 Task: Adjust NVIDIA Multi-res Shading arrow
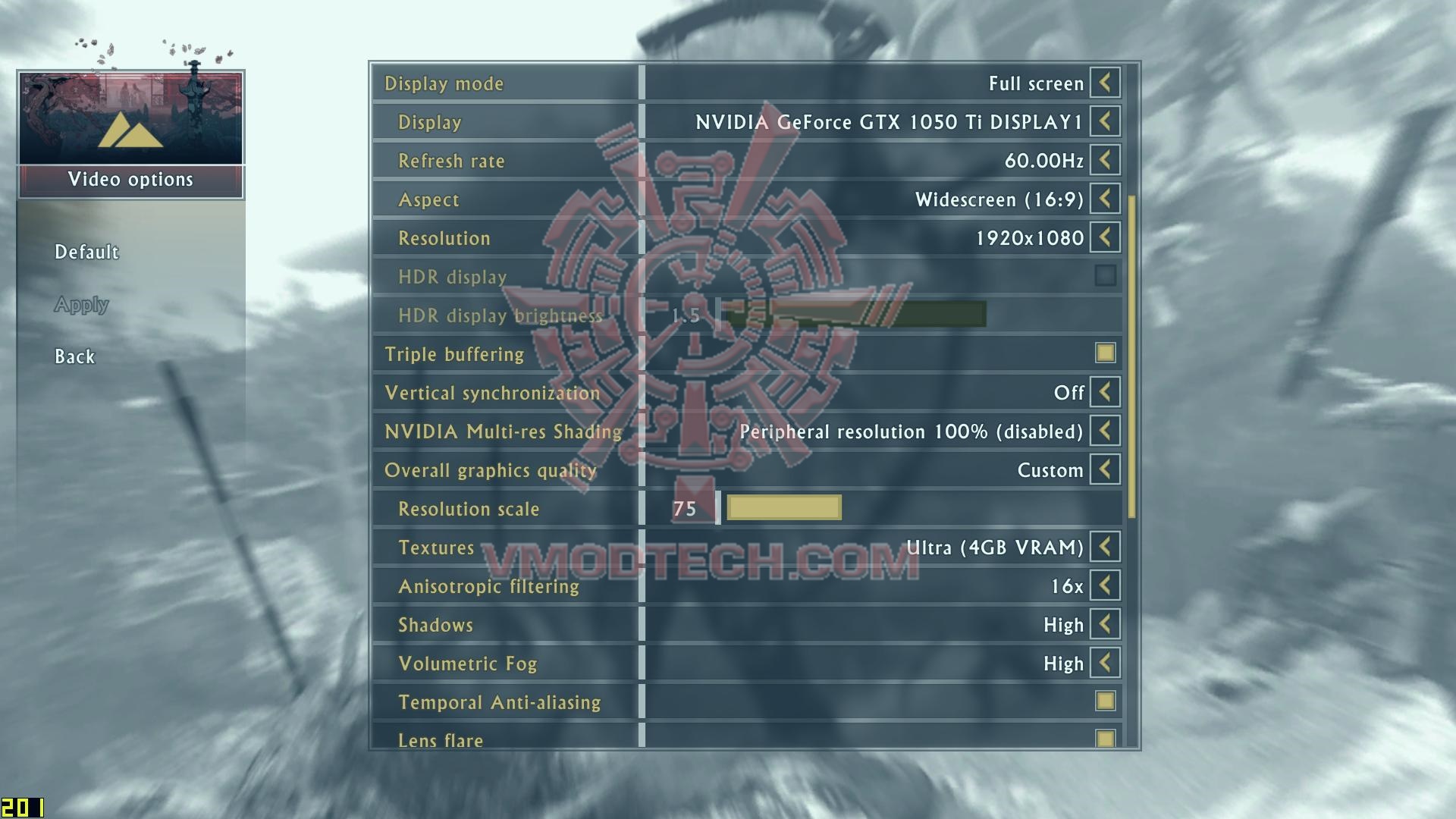(x=1105, y=431)
